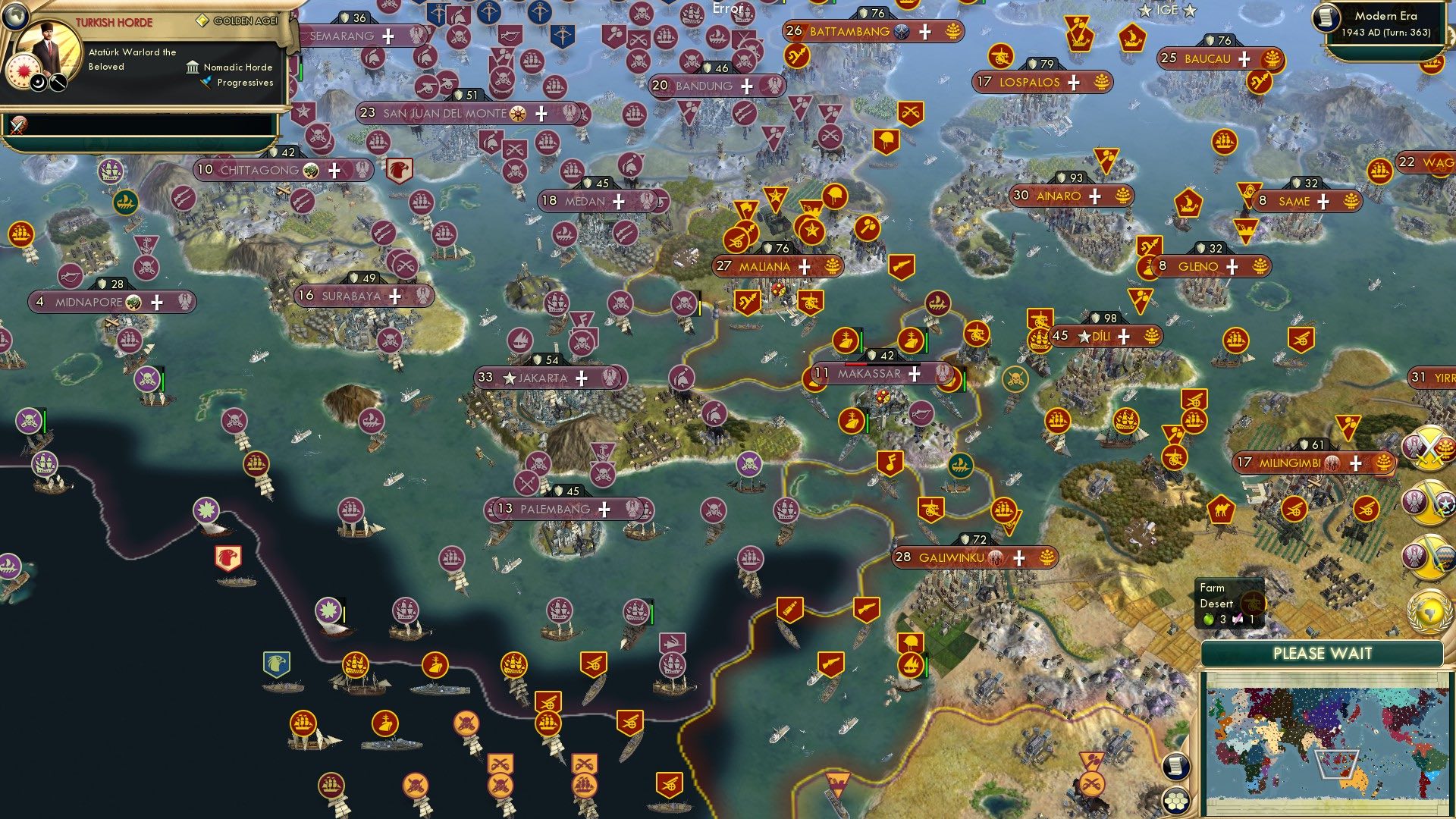Expand the Battambang city banner plus button
Viewport: 1456px width, 819px height.
924,32
